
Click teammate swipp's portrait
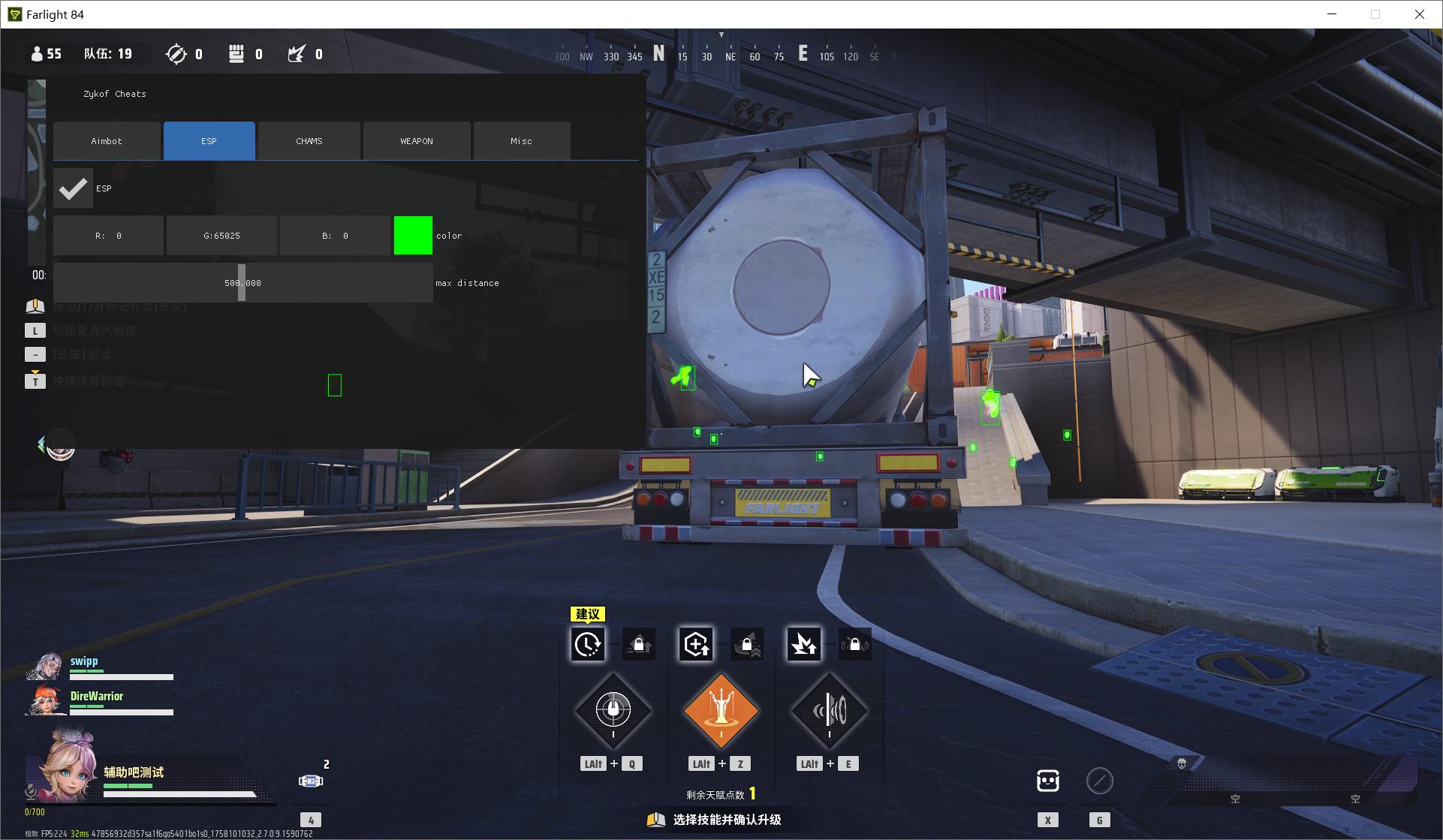click(45, 667)
